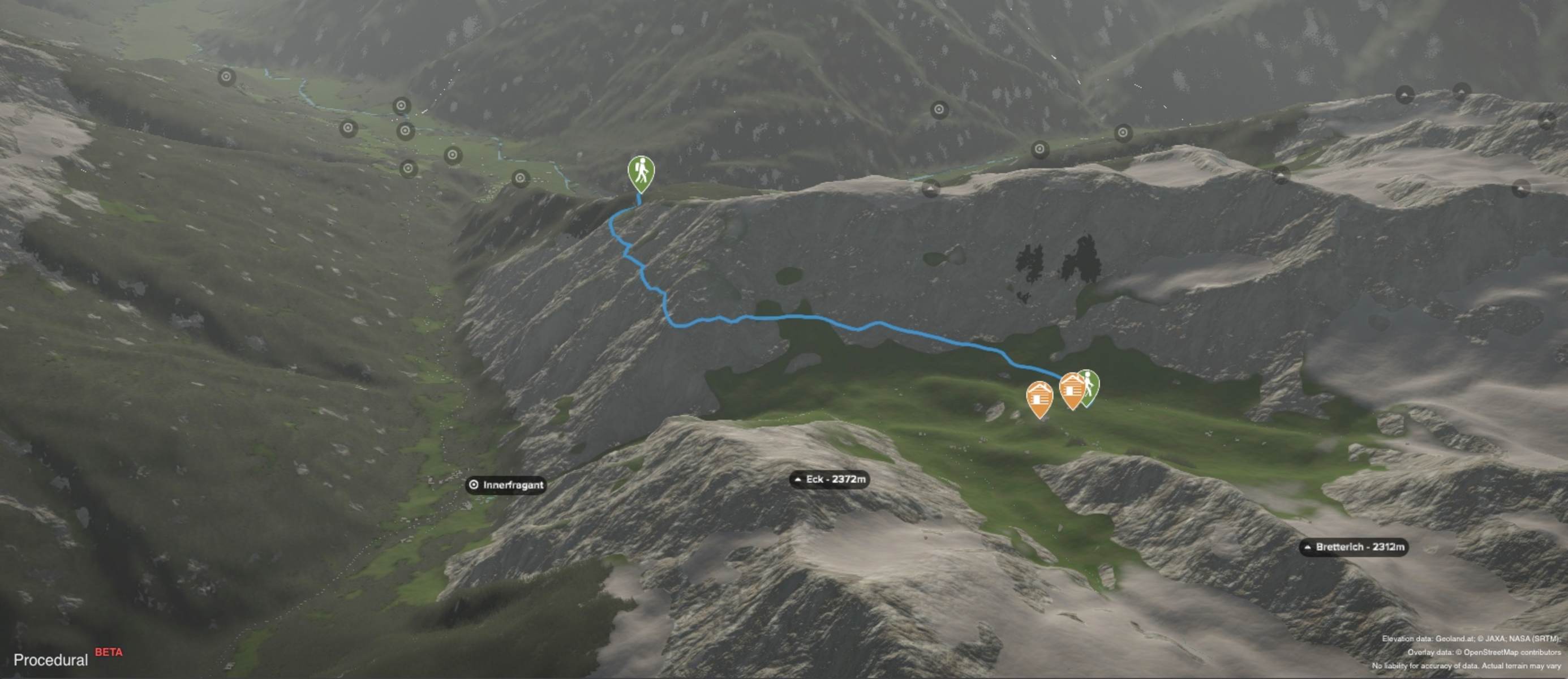Click the Eck - 2372m peak label
Screen dimensions: 1568x679
pyautogui.click(x=830, y=479)
